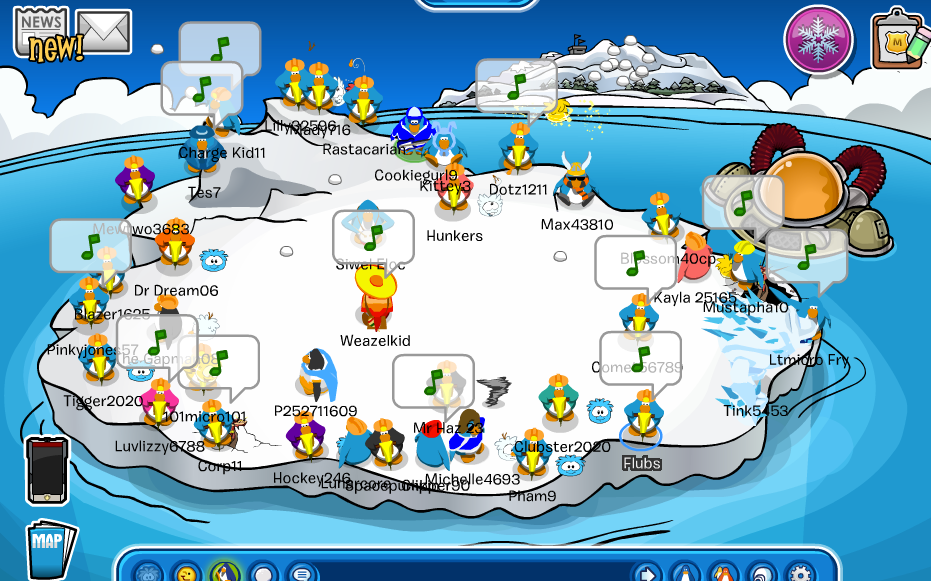Click the purple snowflake badge
Viewport: 931px width, 581px height.
[817, 40]
